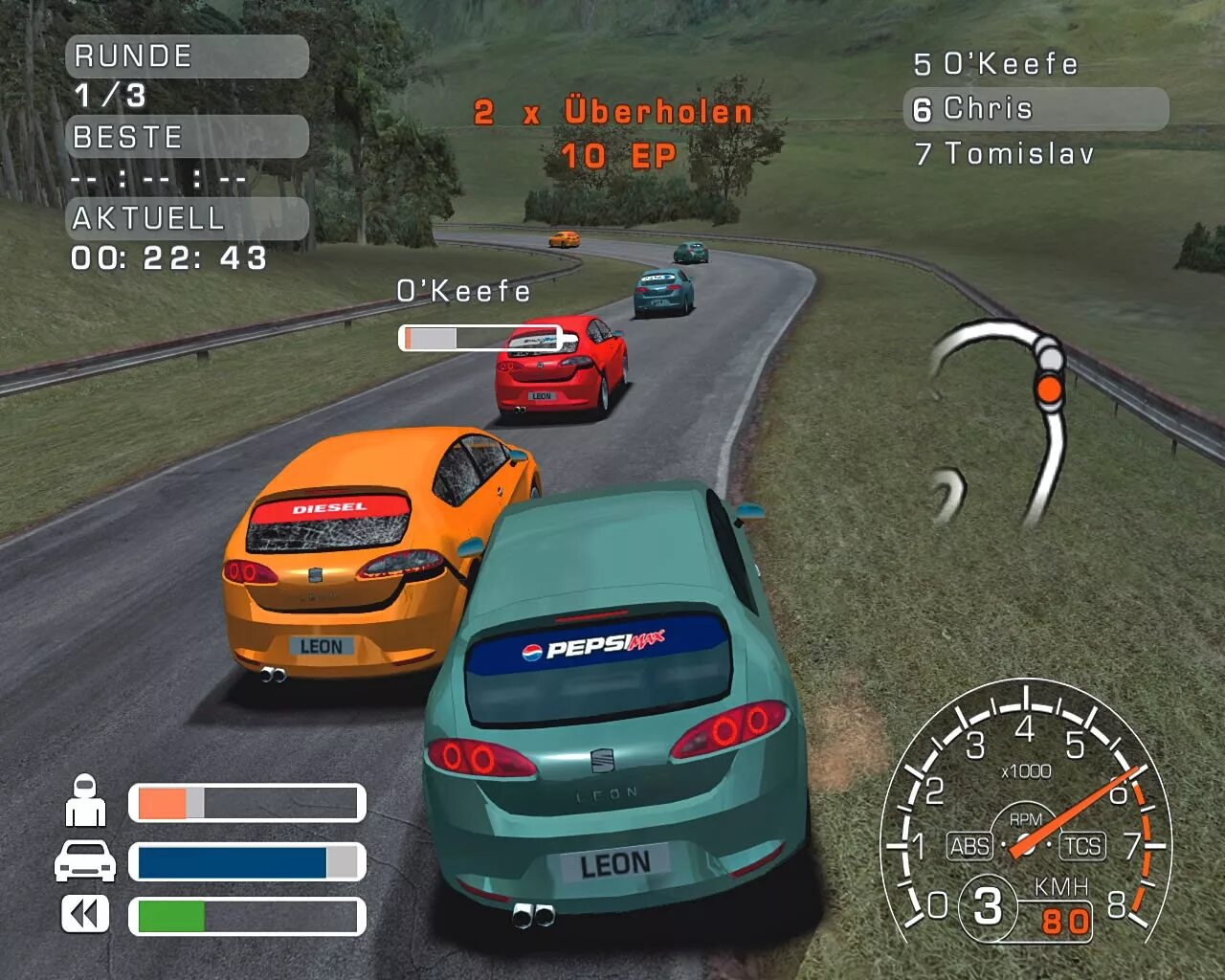This screenshot has width=1225, height=980.
Task: Click the white car damage icon
Action: click(x=85, y=860)
